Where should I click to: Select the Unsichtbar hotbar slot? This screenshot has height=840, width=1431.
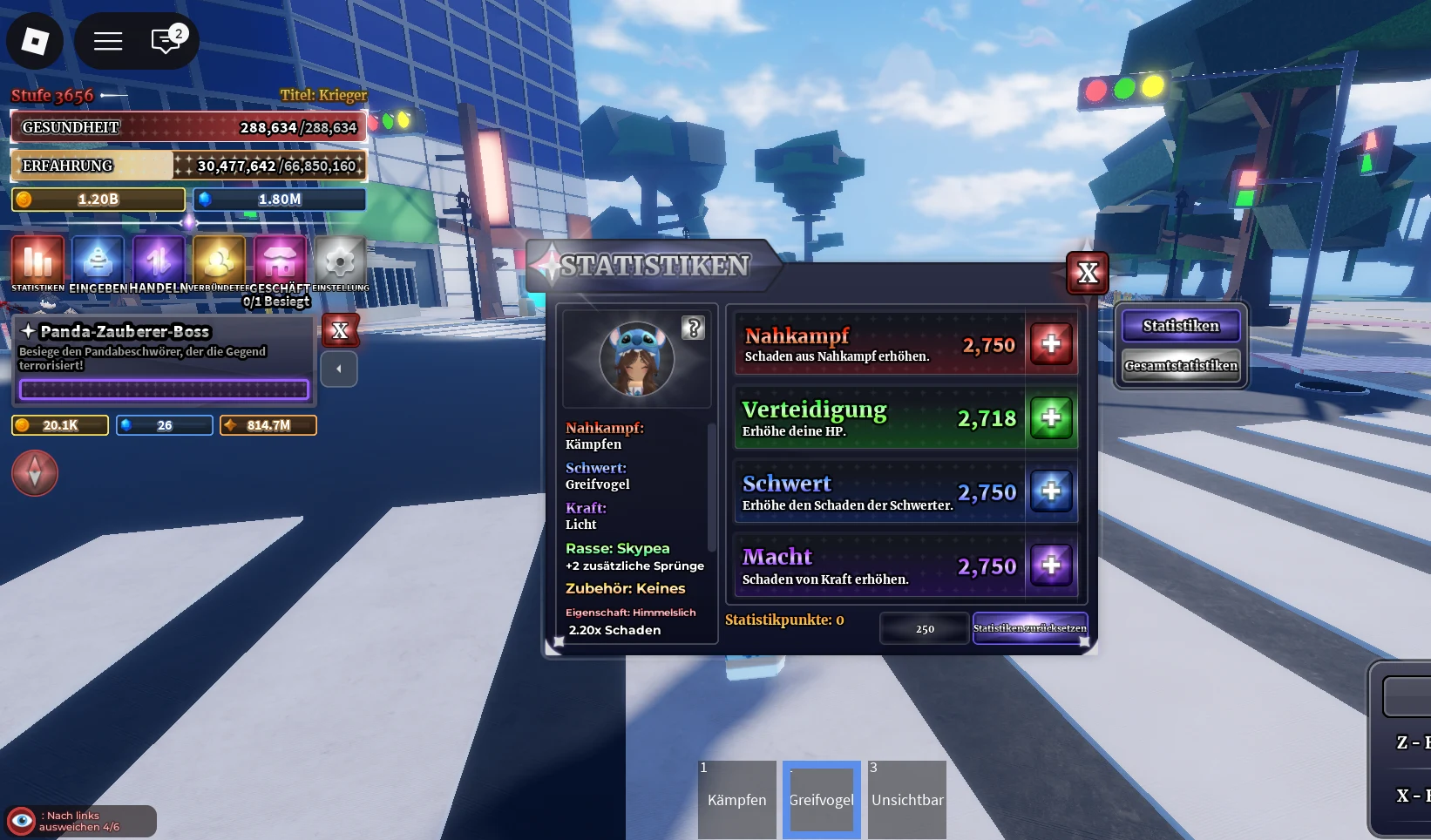click(x=907, y=799)
